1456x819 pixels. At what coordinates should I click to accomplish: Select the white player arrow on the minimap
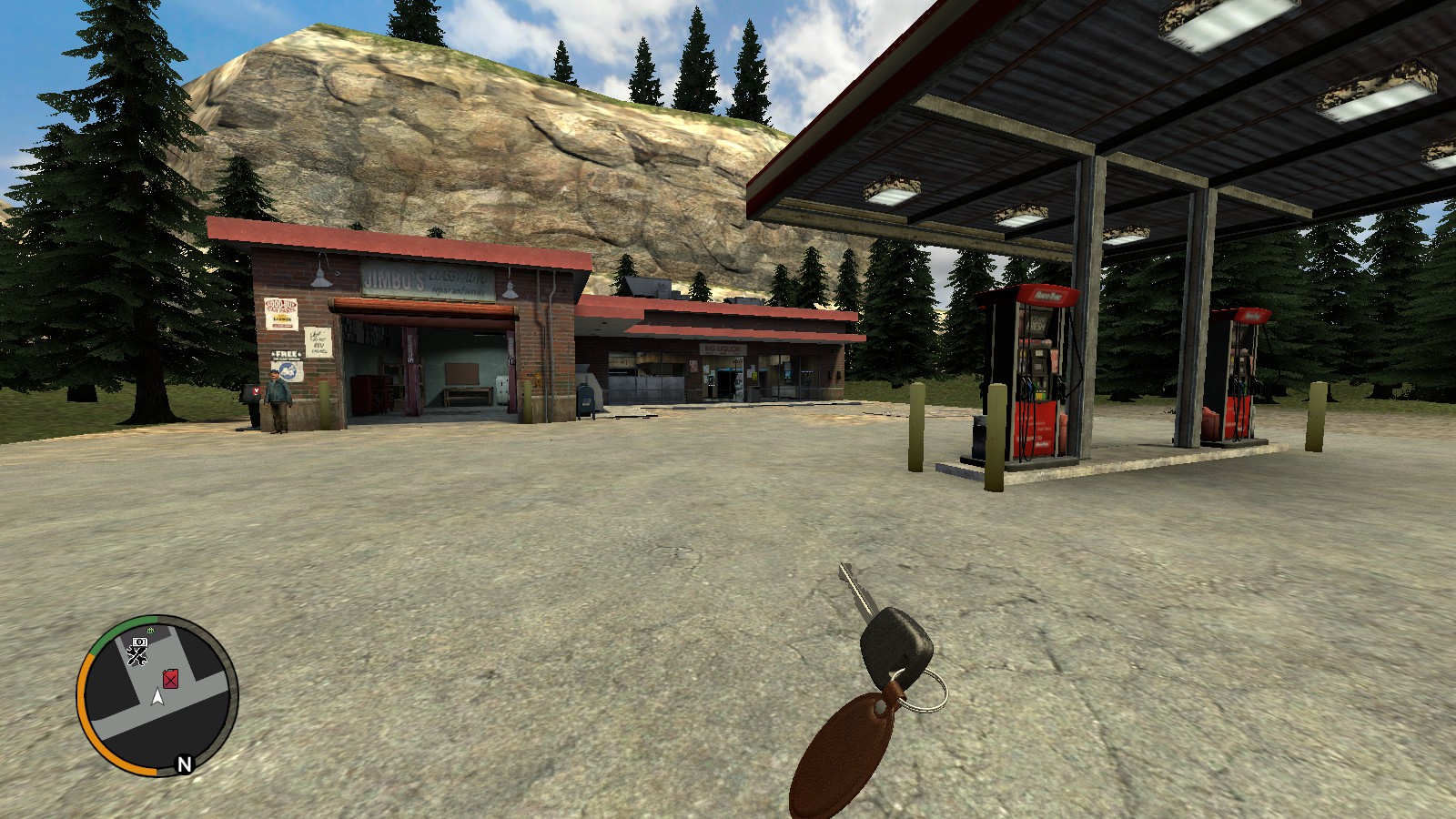pos(157,699)
